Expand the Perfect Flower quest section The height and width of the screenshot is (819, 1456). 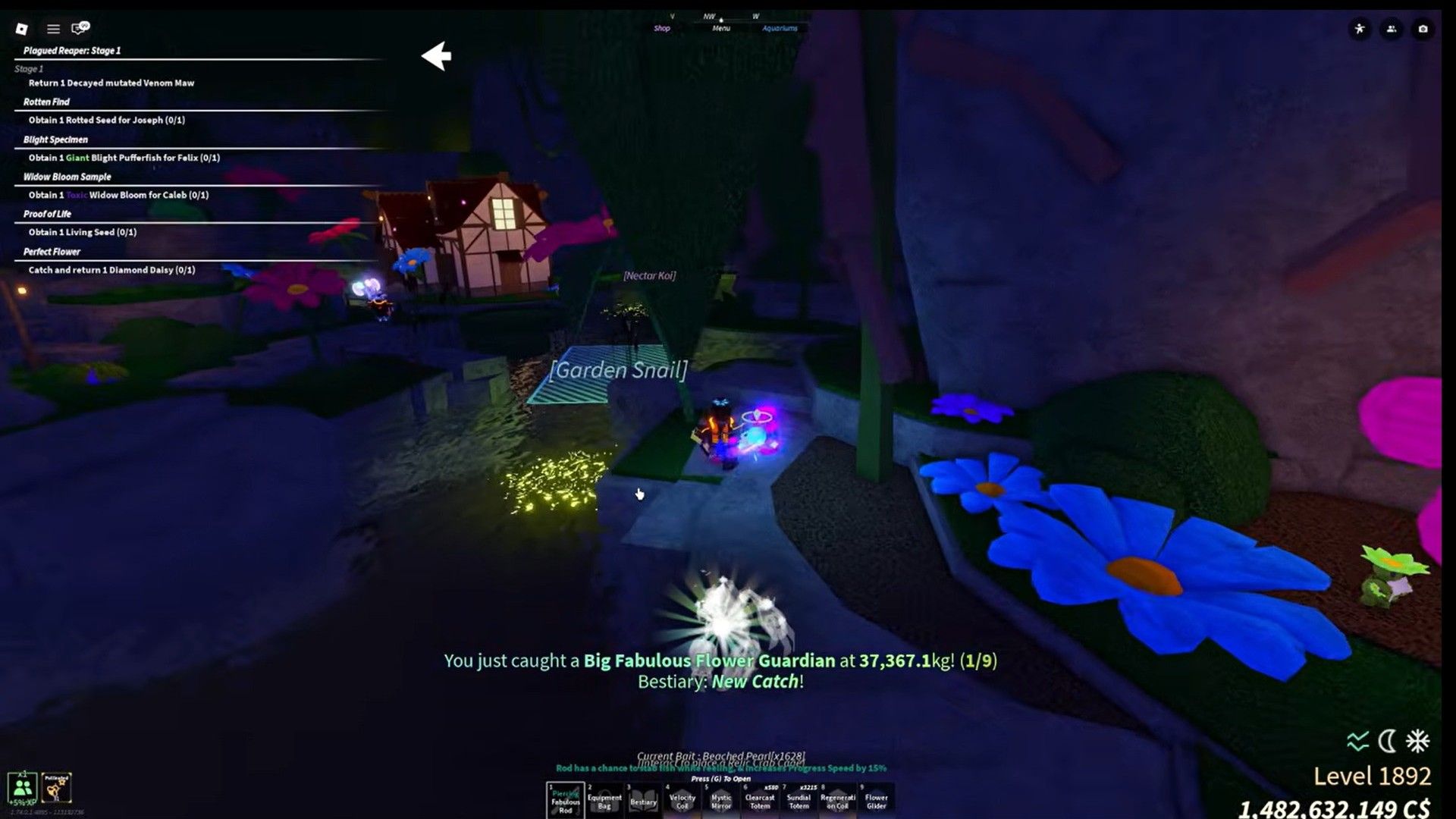coord(50,251)
